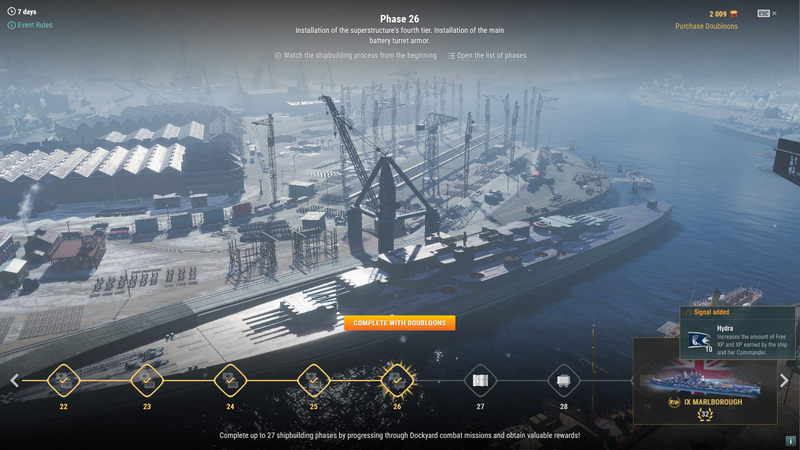Select phase 25 marker

(313, 380)
